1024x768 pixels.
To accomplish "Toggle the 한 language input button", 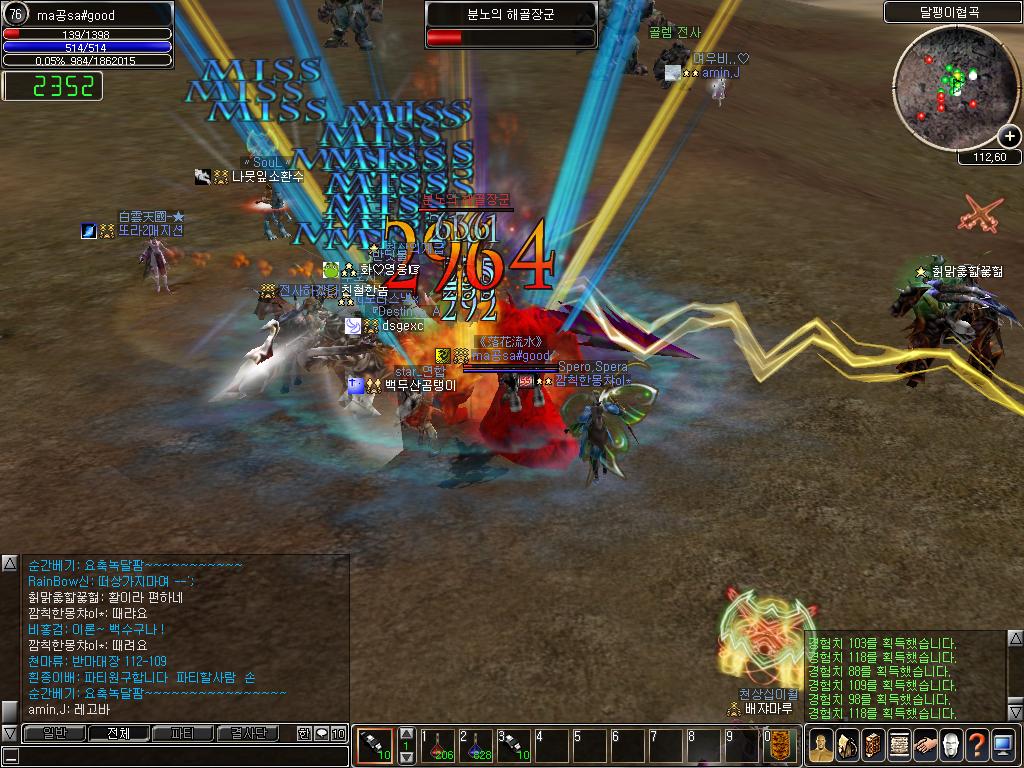I will coord(304,733).
